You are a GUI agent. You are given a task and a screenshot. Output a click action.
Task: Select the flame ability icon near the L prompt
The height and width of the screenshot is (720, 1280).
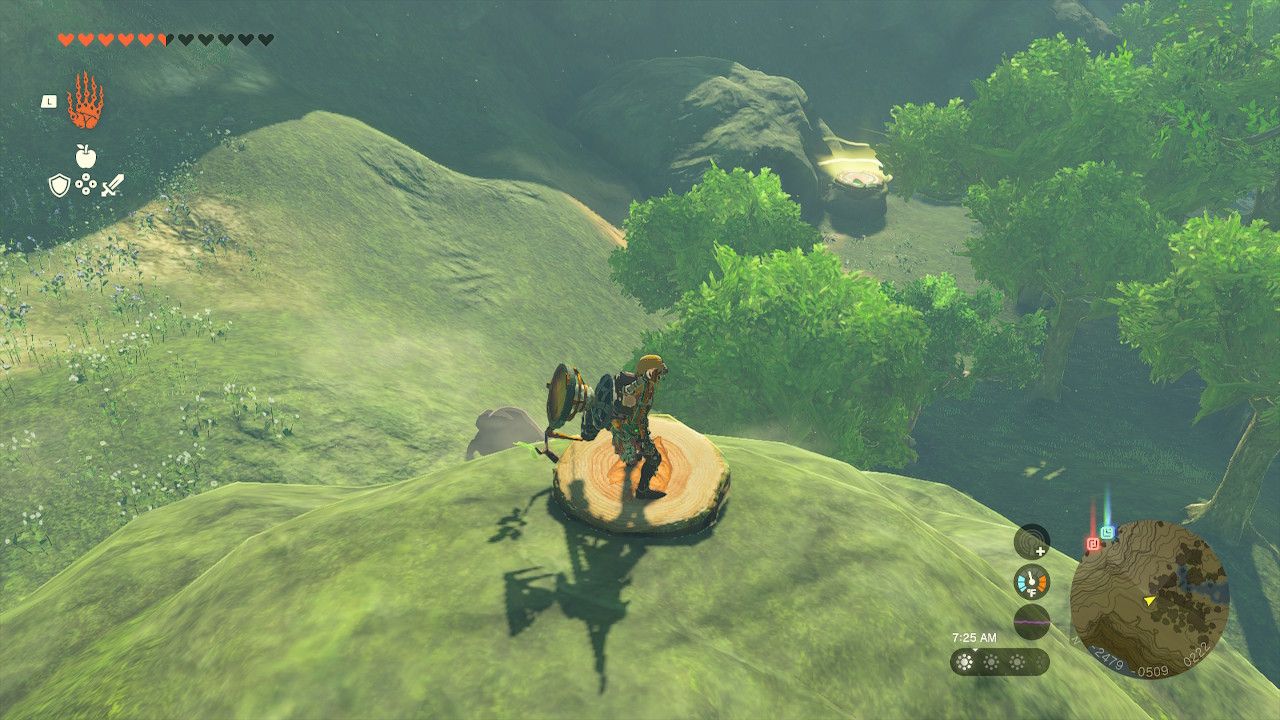point(86,100)
